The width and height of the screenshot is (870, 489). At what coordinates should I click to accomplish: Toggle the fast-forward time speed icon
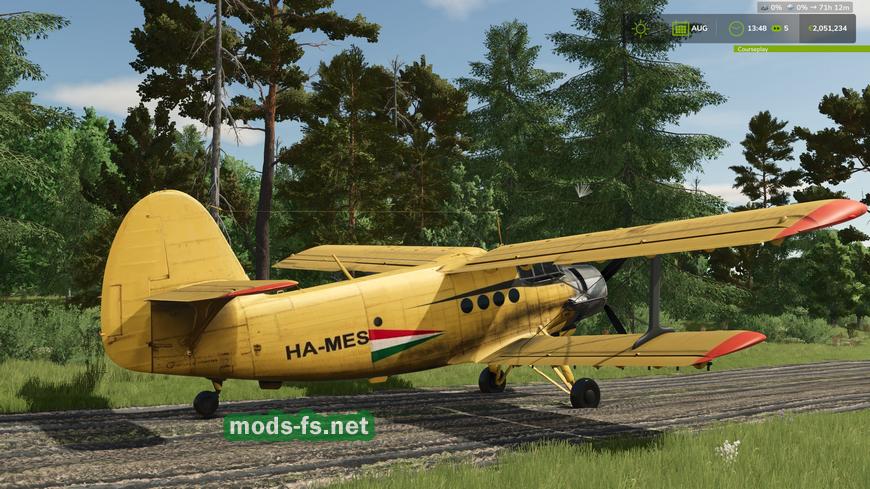point(774,28)
